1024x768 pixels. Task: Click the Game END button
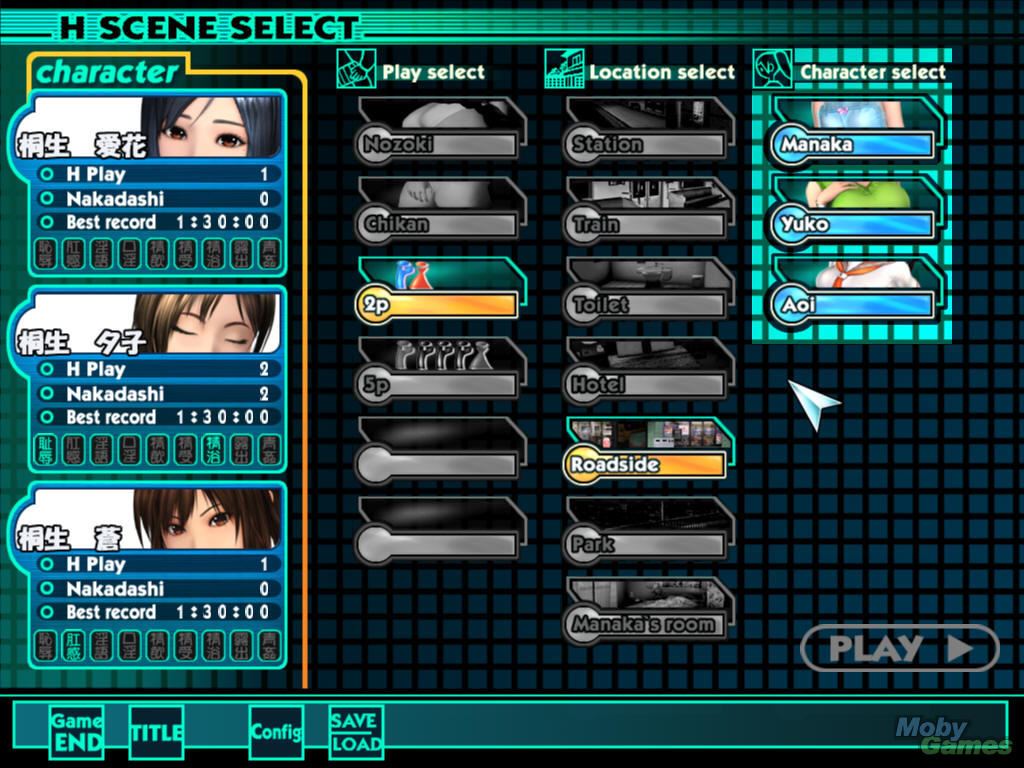point(77,732)
